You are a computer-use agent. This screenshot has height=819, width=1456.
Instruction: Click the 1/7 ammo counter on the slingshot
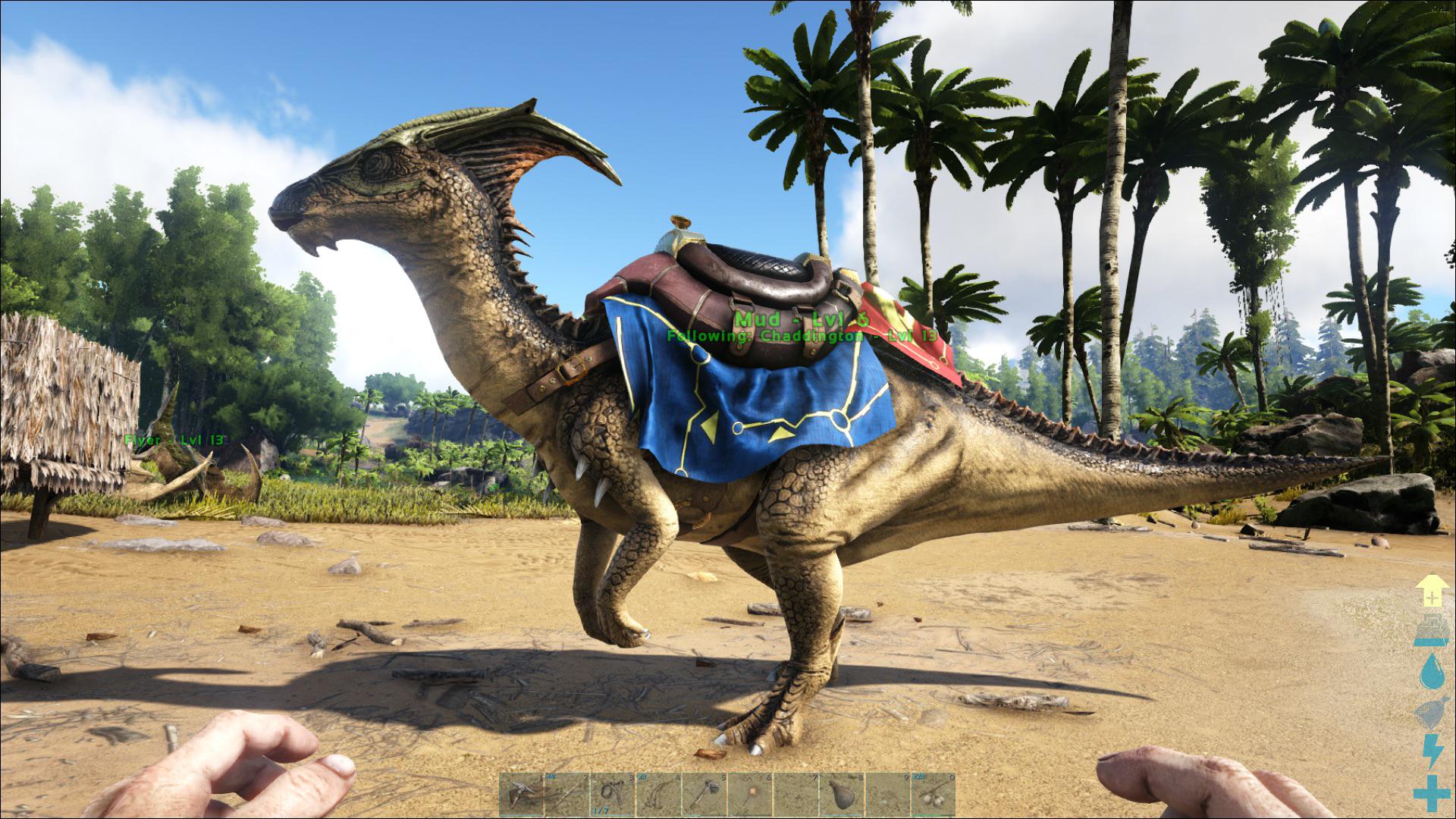pos(601,811)
